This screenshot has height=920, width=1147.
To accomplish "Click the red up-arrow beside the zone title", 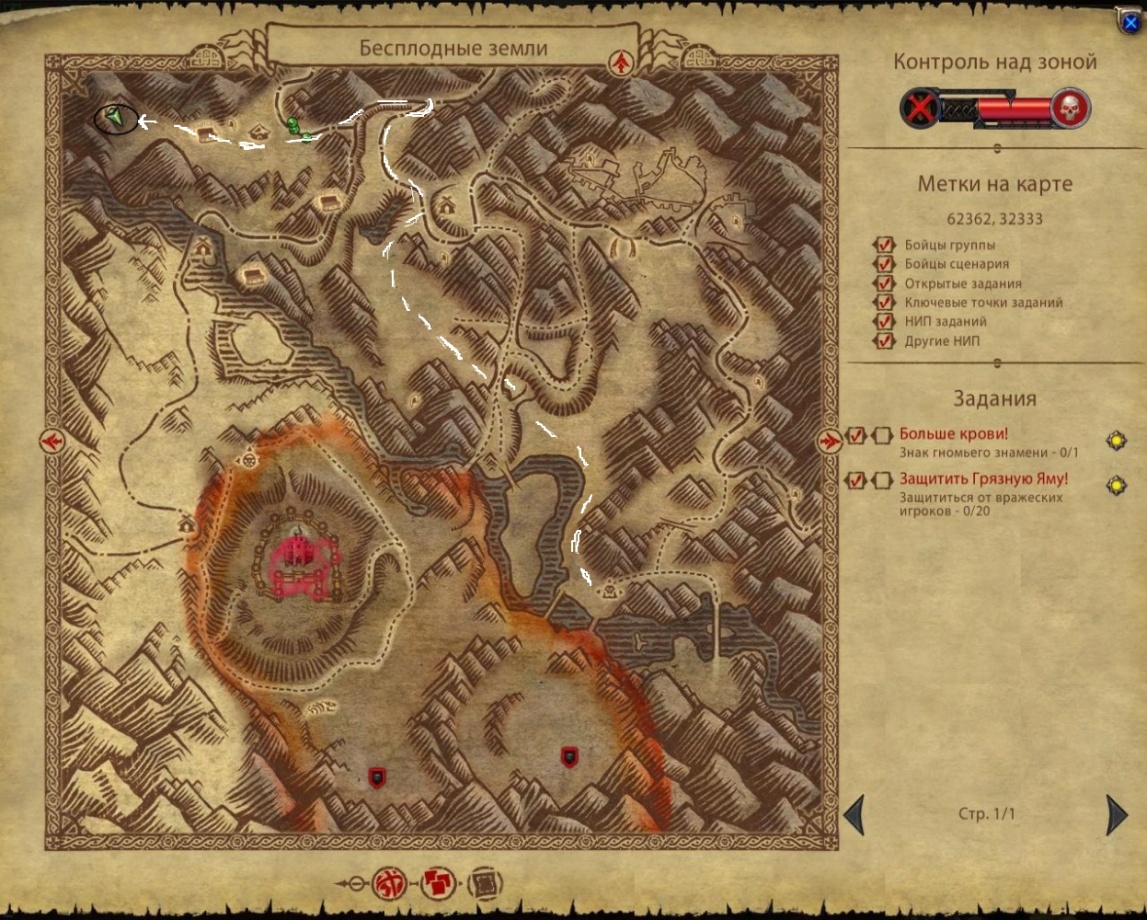I will (623, 62).
